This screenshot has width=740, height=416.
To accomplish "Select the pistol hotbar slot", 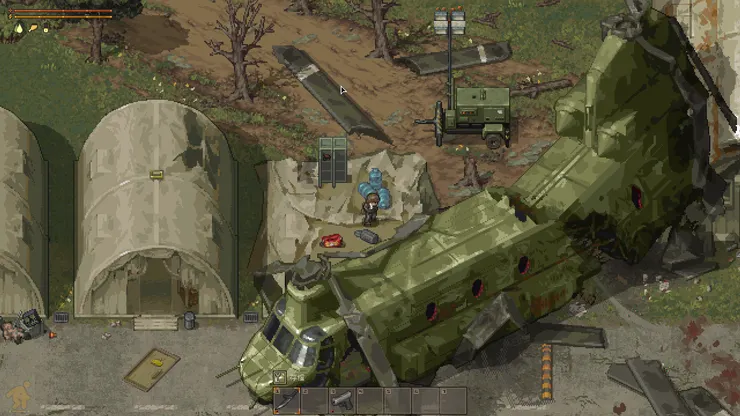I will click(x=342, y=401).
